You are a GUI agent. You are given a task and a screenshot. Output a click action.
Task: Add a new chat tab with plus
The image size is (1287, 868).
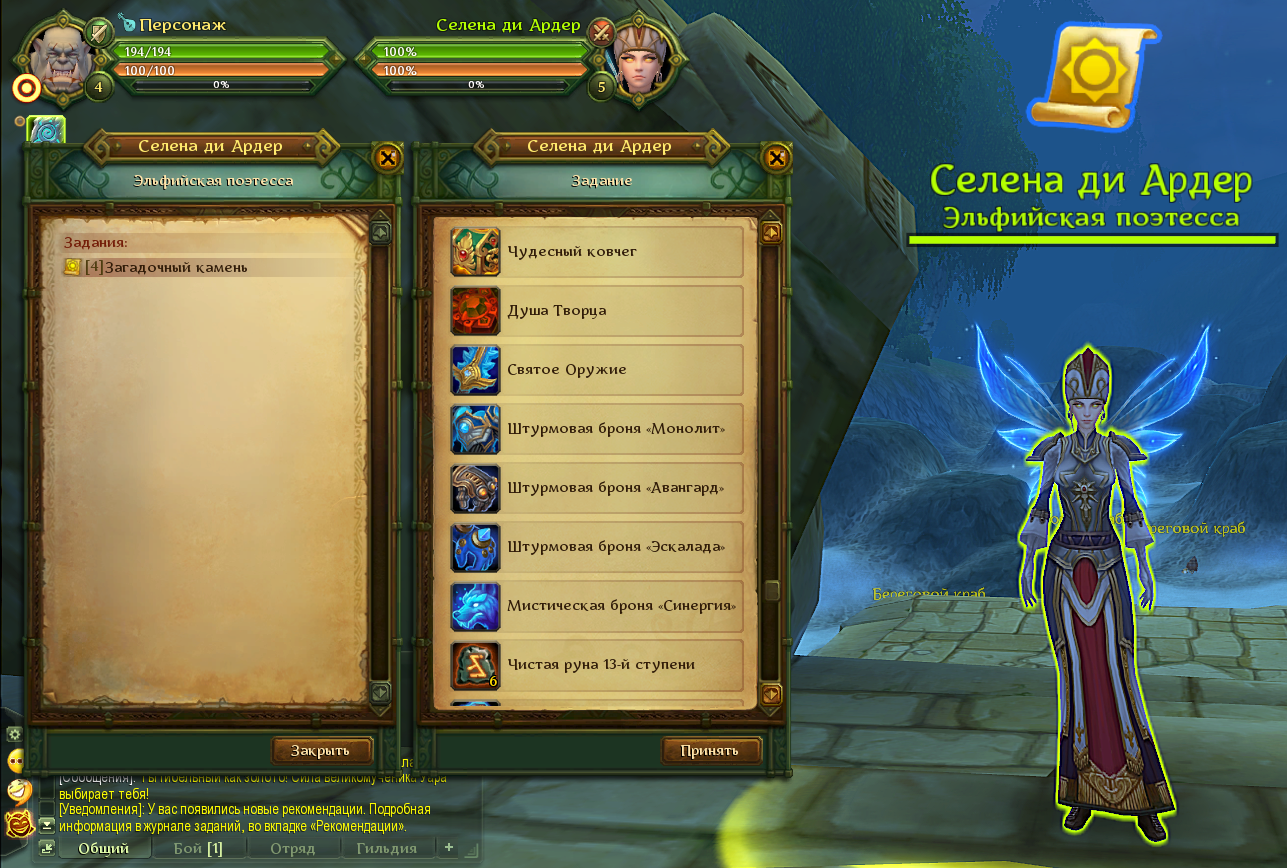[x=449, y=847]
